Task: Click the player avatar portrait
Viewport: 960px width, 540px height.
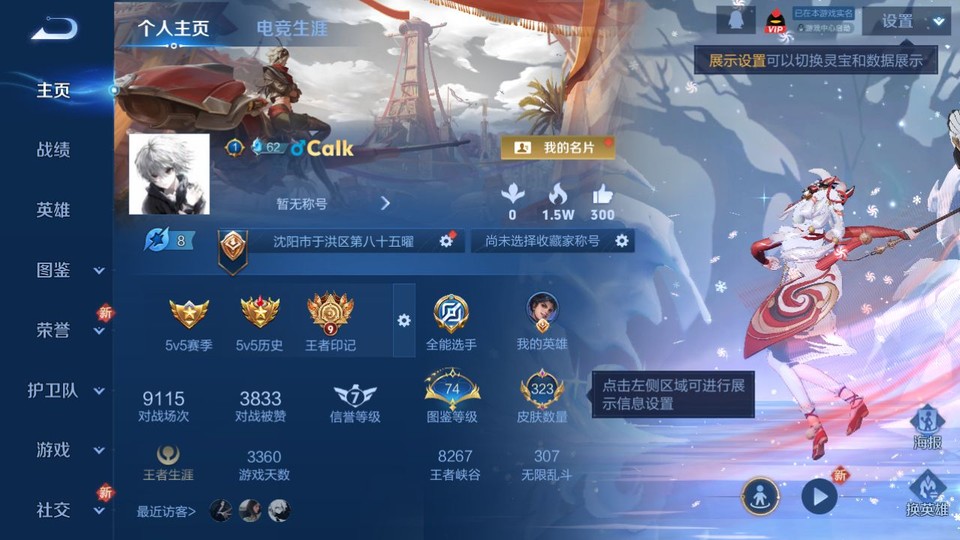Action: point(169,174)
